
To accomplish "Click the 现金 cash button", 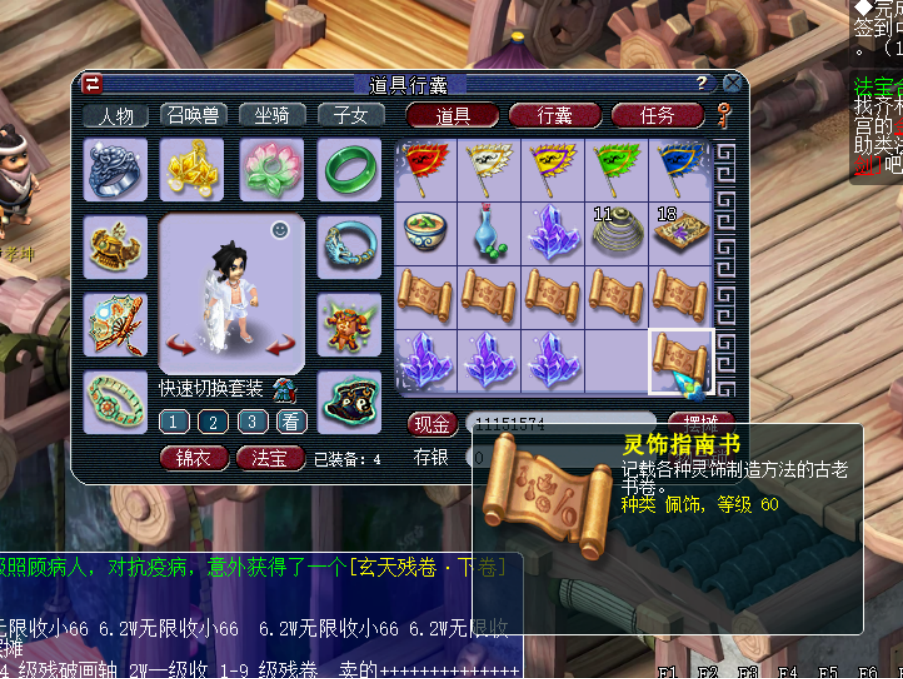I will pos(432,424).
